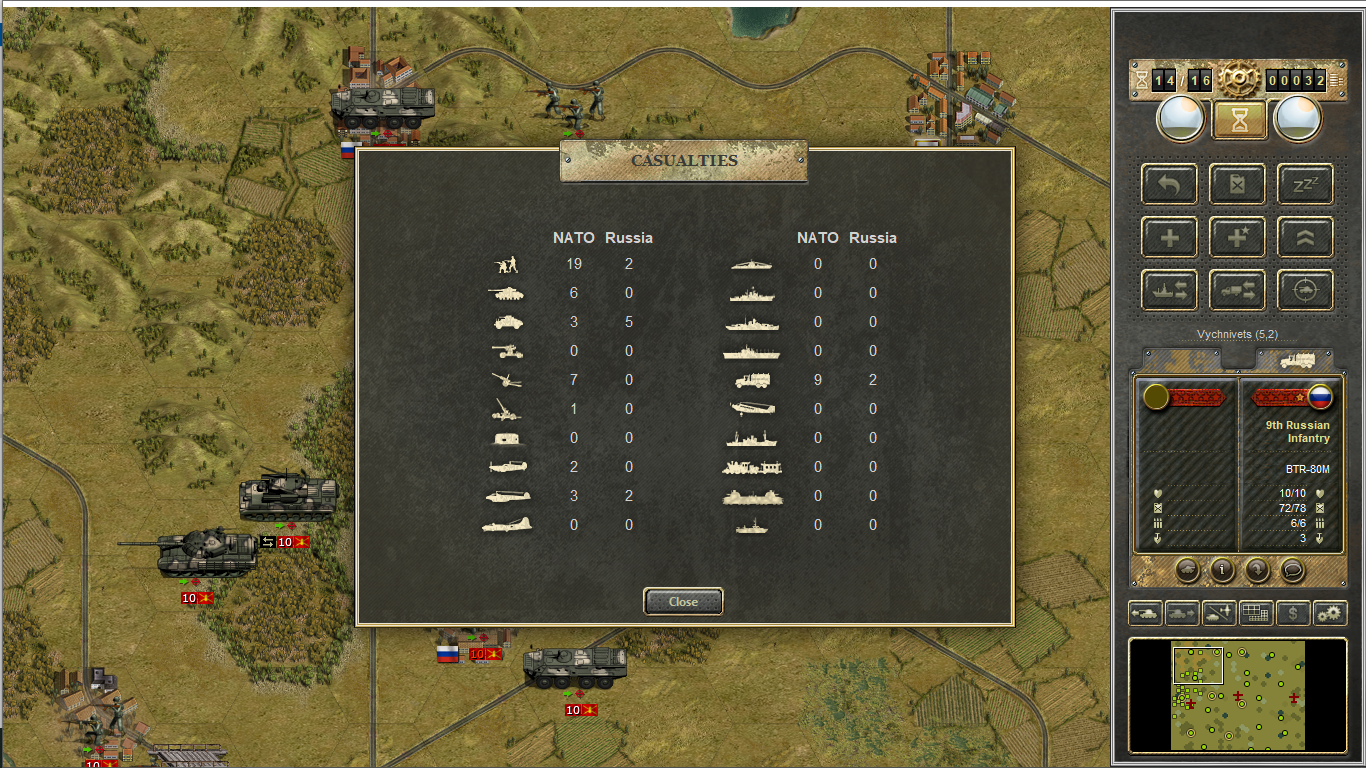Resupply the unit with the fuel can button
Viewport: 1366px width, 768px height.
tap(1237, 184)
